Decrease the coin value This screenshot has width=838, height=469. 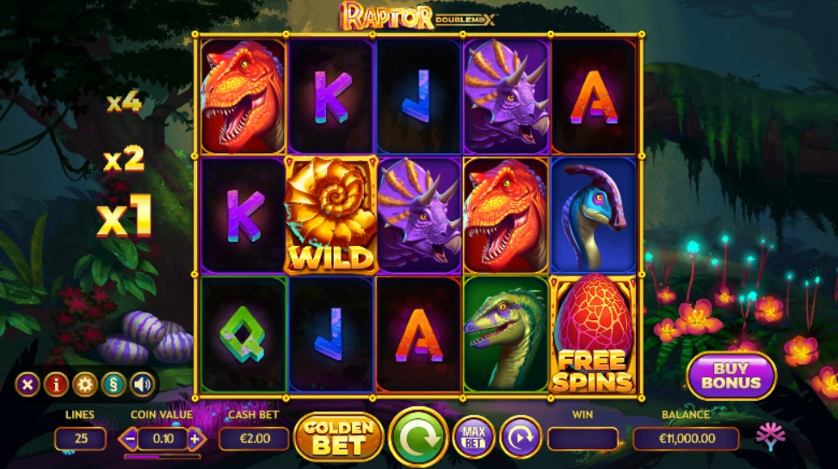coord(129,438)
